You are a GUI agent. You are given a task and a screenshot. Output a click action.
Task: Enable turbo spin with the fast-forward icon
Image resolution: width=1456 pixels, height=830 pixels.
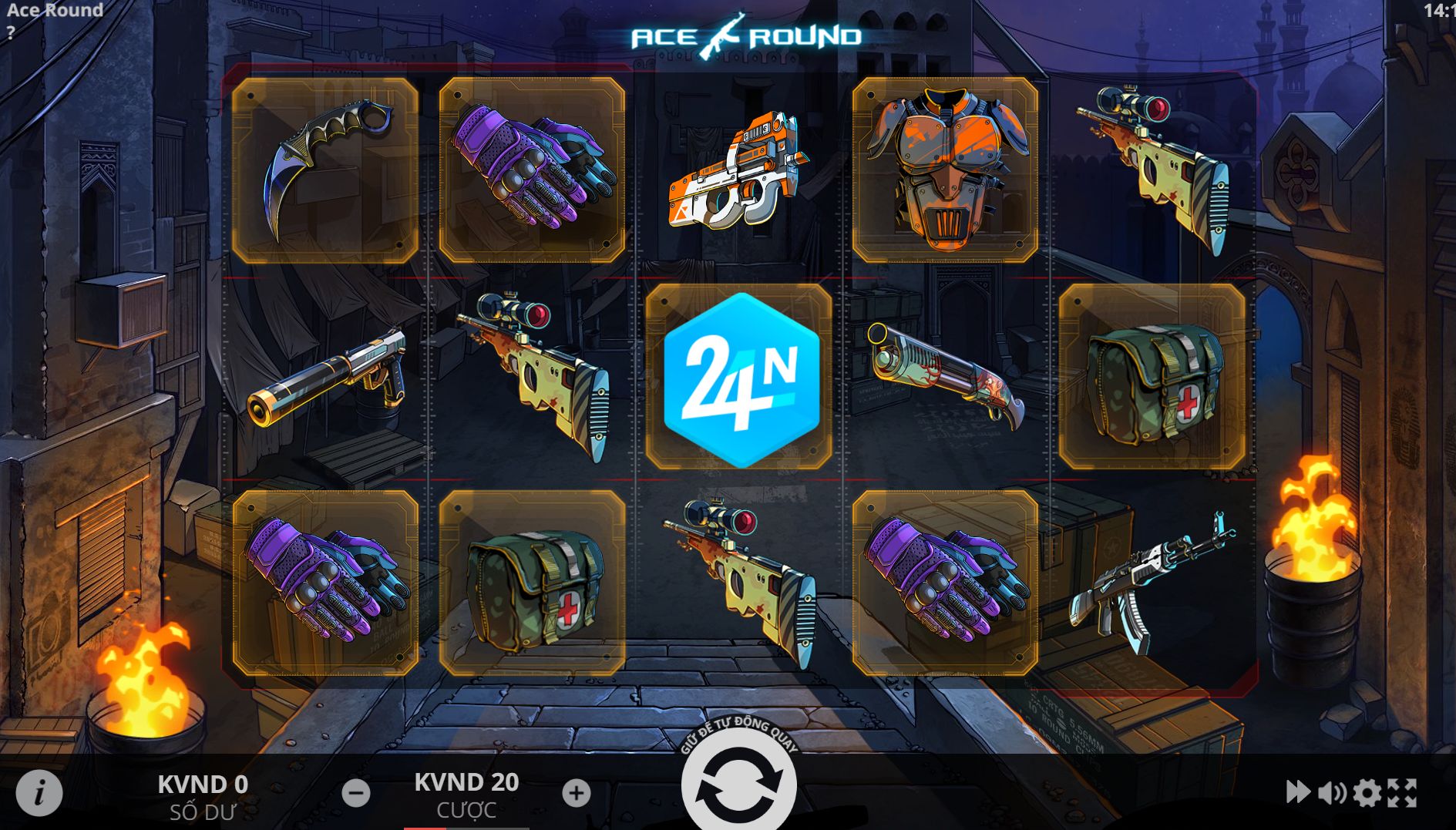tap(1298, 791)
